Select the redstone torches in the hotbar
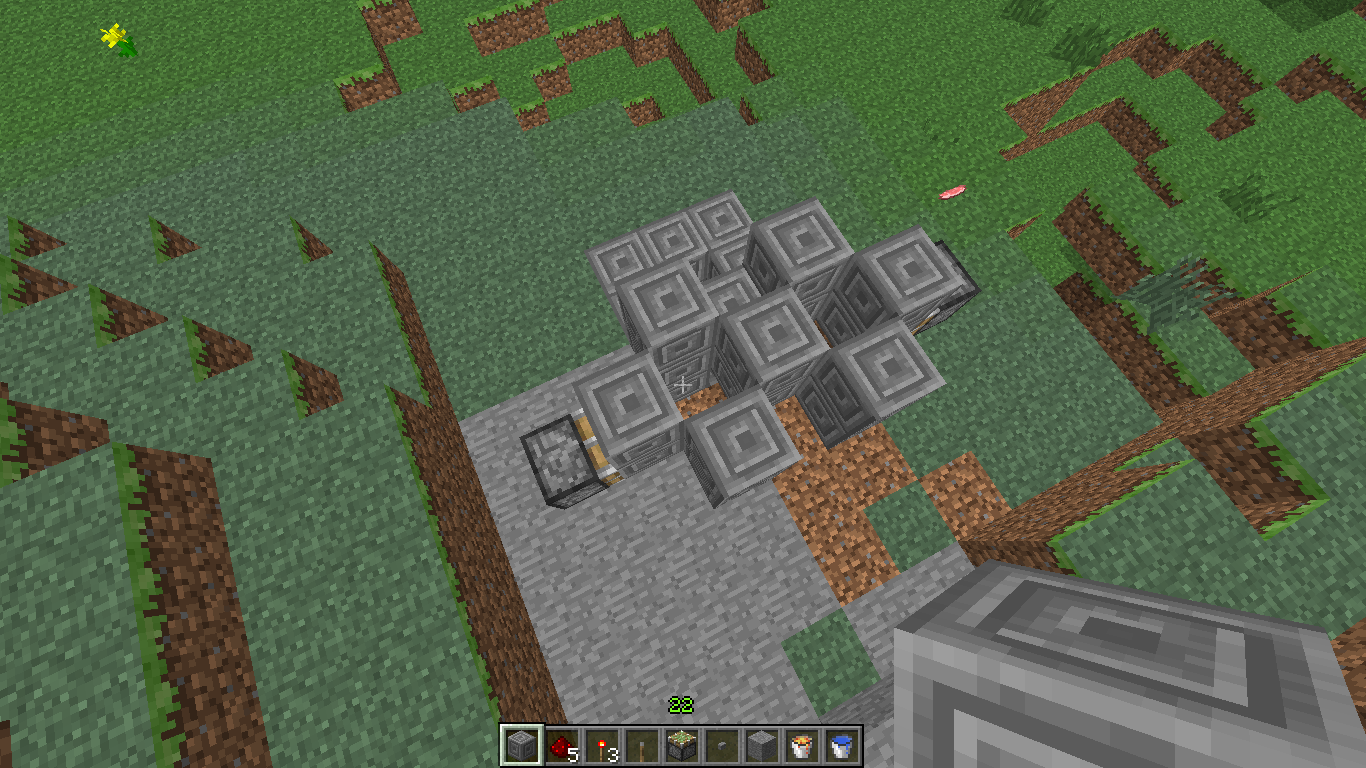1366x768 pixels. click(601, 746)
